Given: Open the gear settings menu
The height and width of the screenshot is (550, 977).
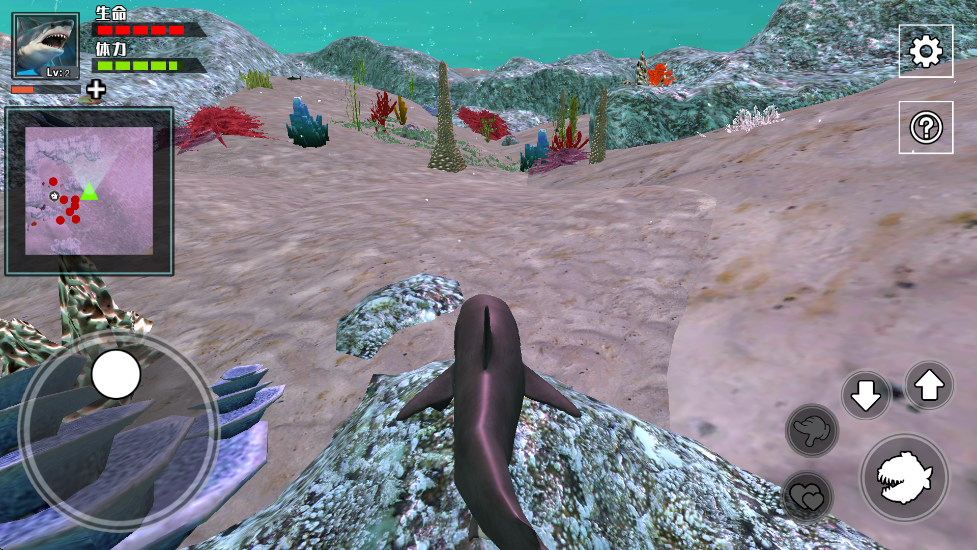Looking at the screenshot, I should pos(925,51).
